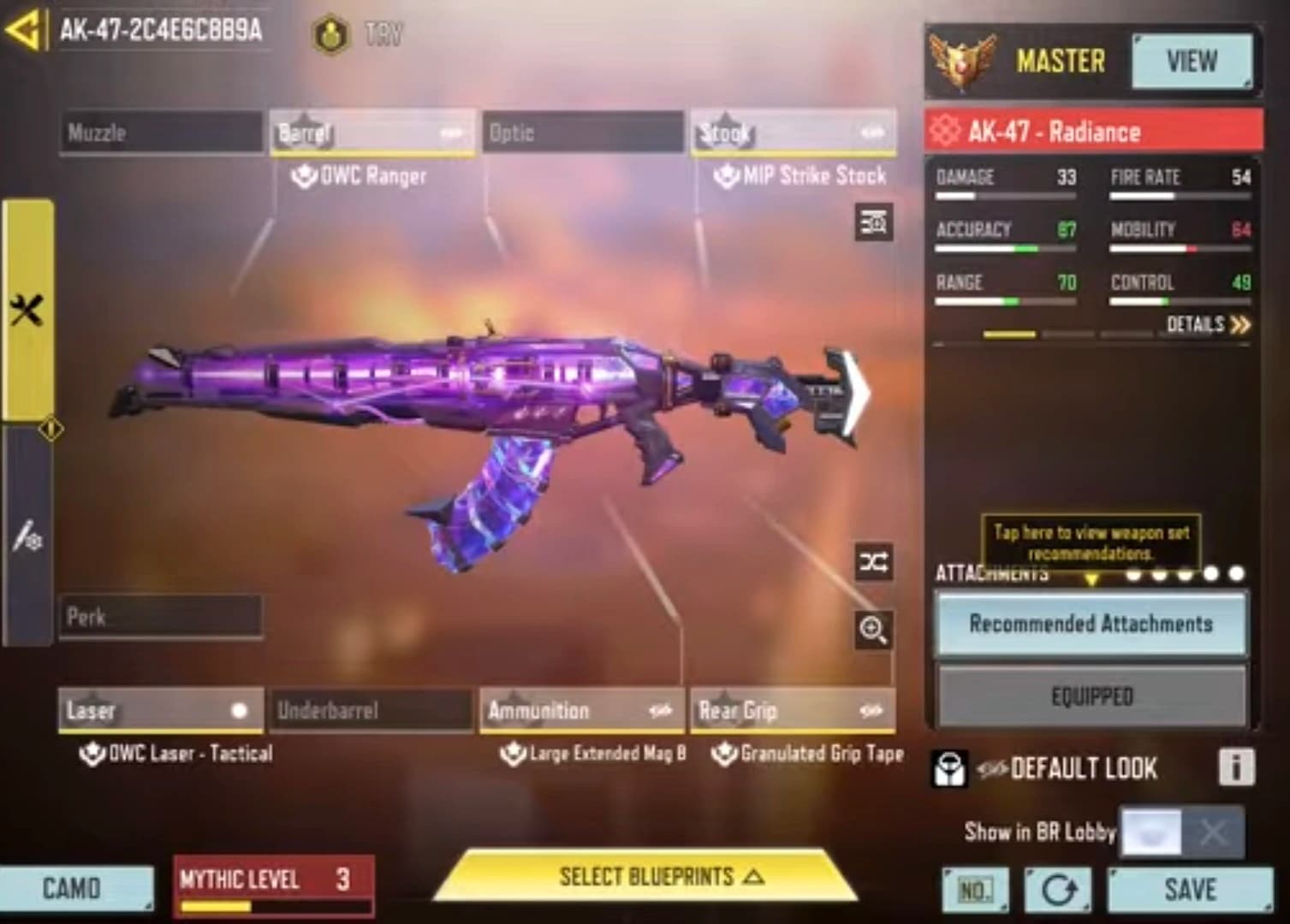Screen dimensions: 1290x924
Task: Open the Ammunition attachment slot
Action: click(582, 710)
